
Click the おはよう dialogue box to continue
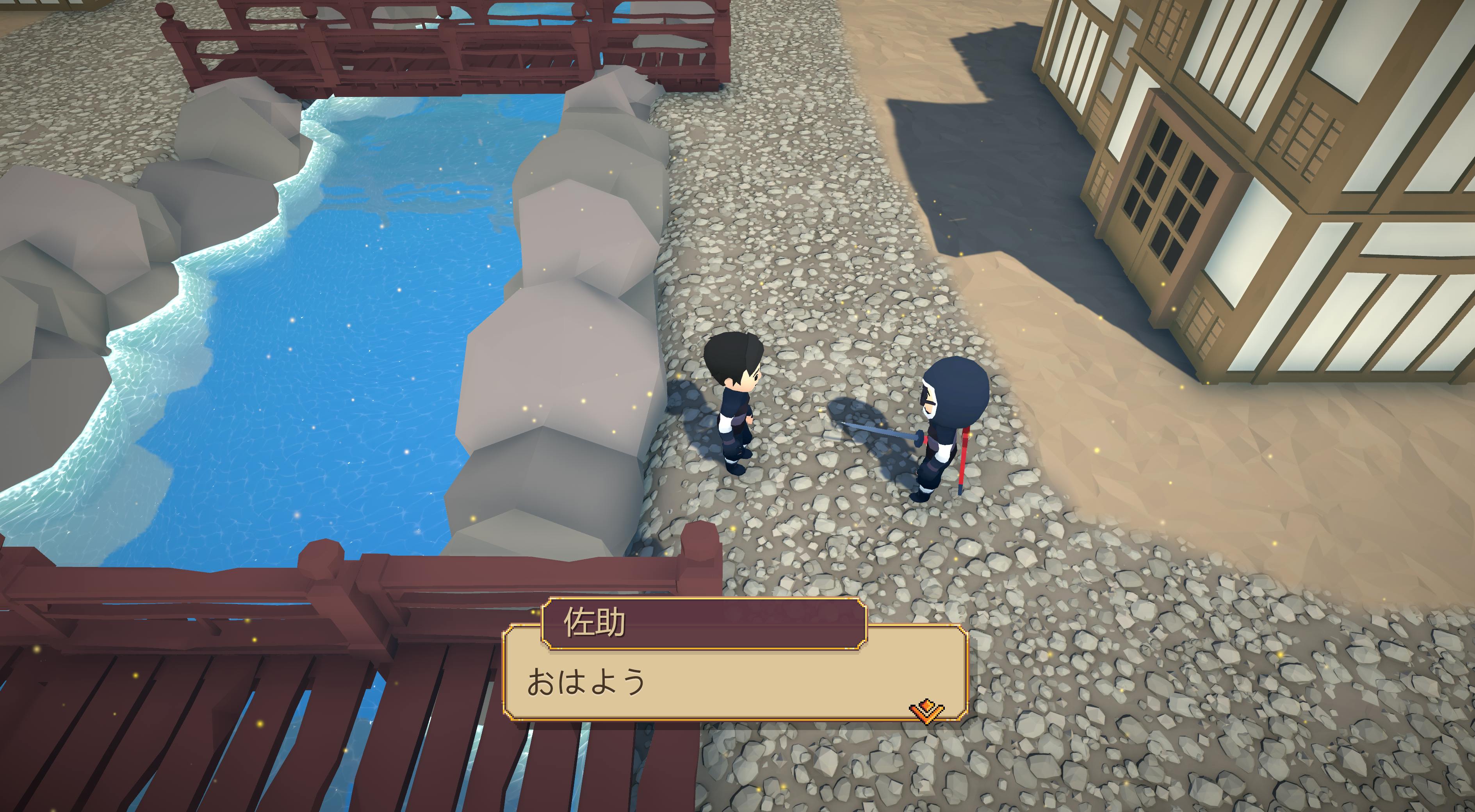pos(735,681)
